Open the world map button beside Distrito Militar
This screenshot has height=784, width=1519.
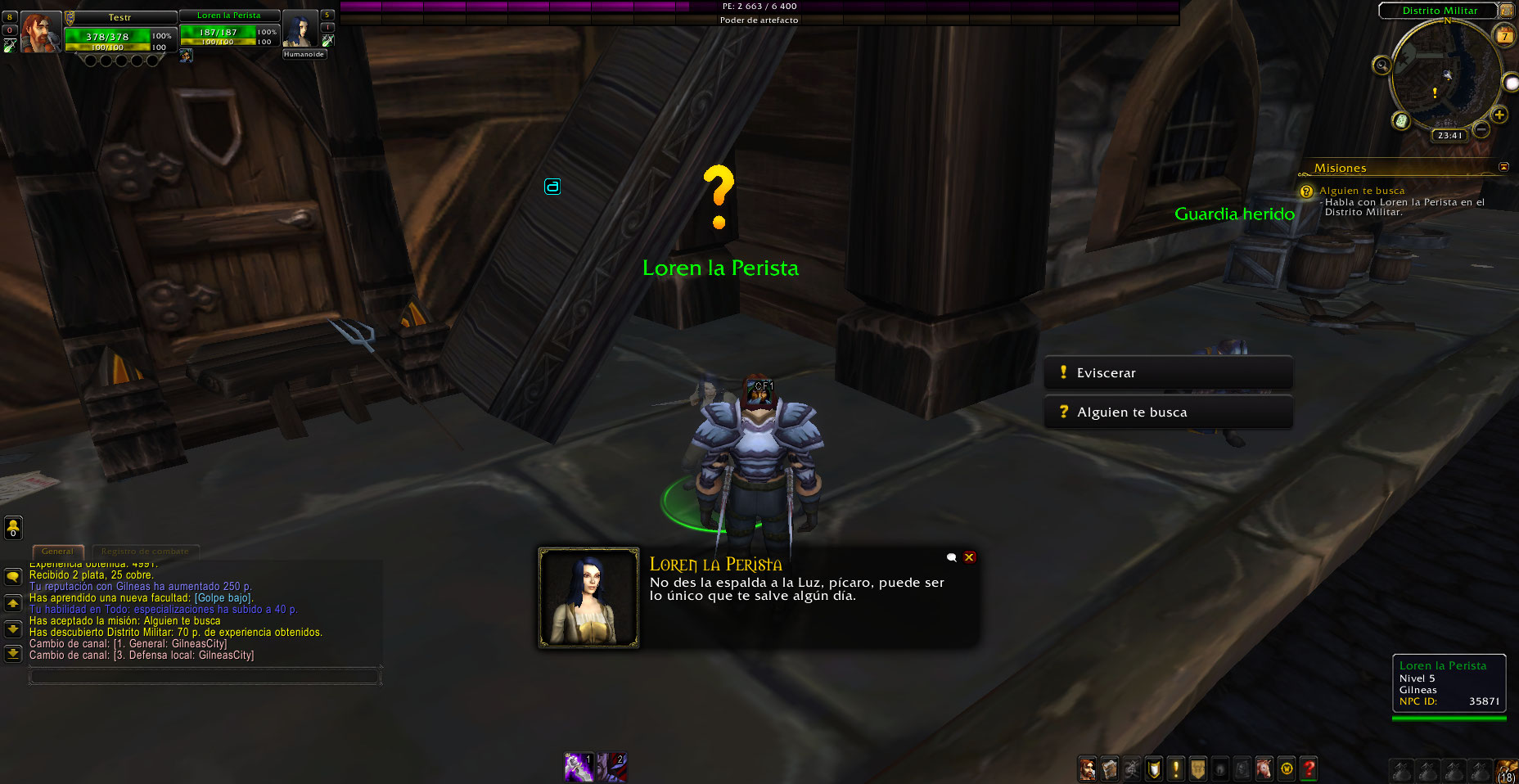coord(1507,11)
